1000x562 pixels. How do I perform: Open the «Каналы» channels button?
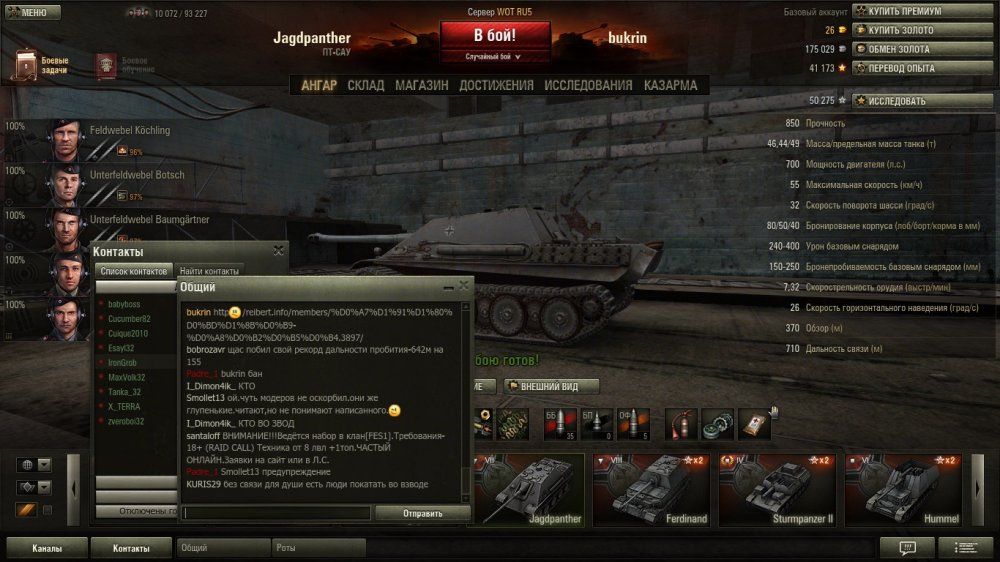[x=46, y=548]
